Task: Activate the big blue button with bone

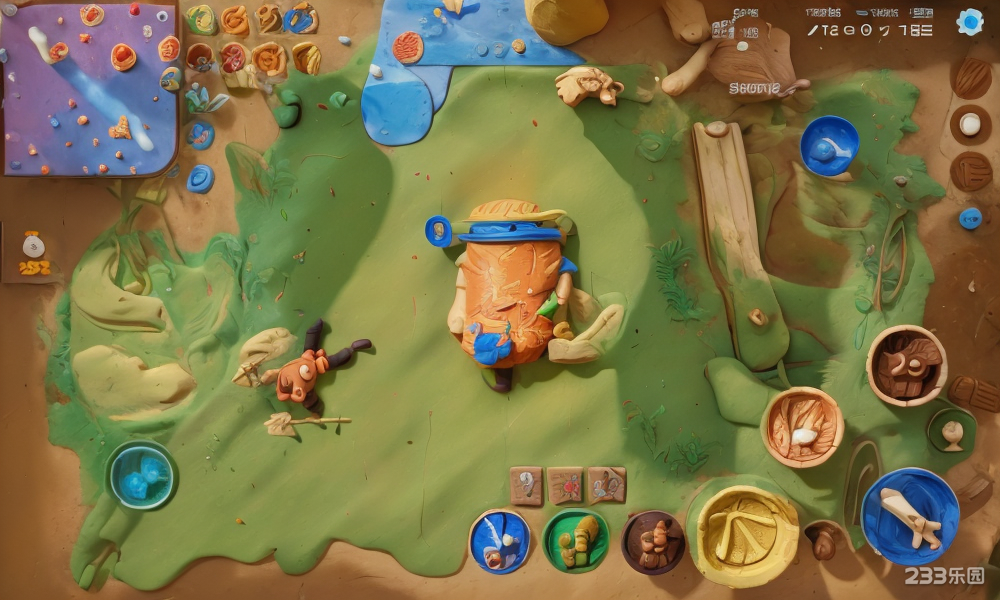Action: 910,516
